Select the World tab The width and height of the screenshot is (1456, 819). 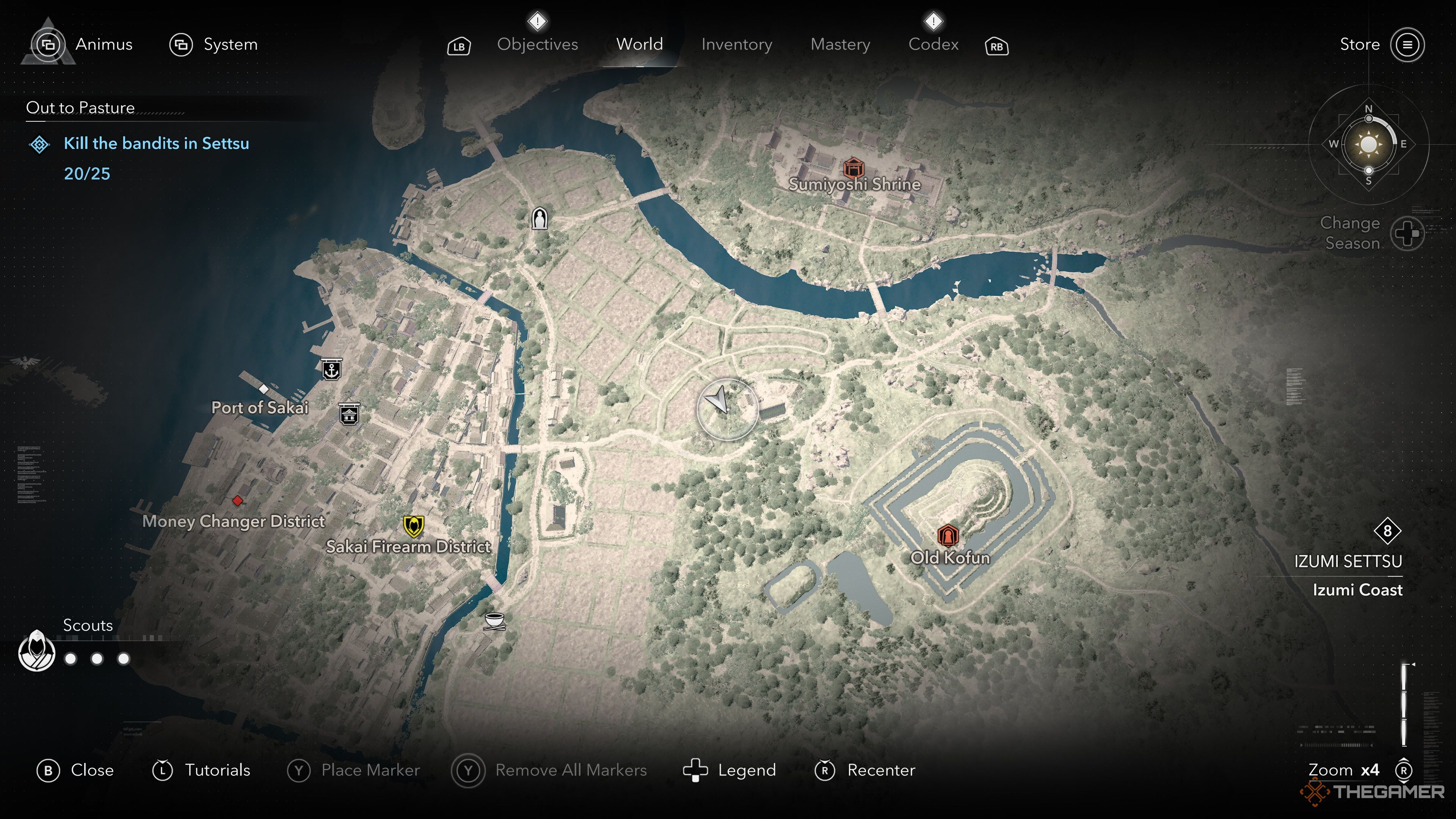[x=639, y=44]
